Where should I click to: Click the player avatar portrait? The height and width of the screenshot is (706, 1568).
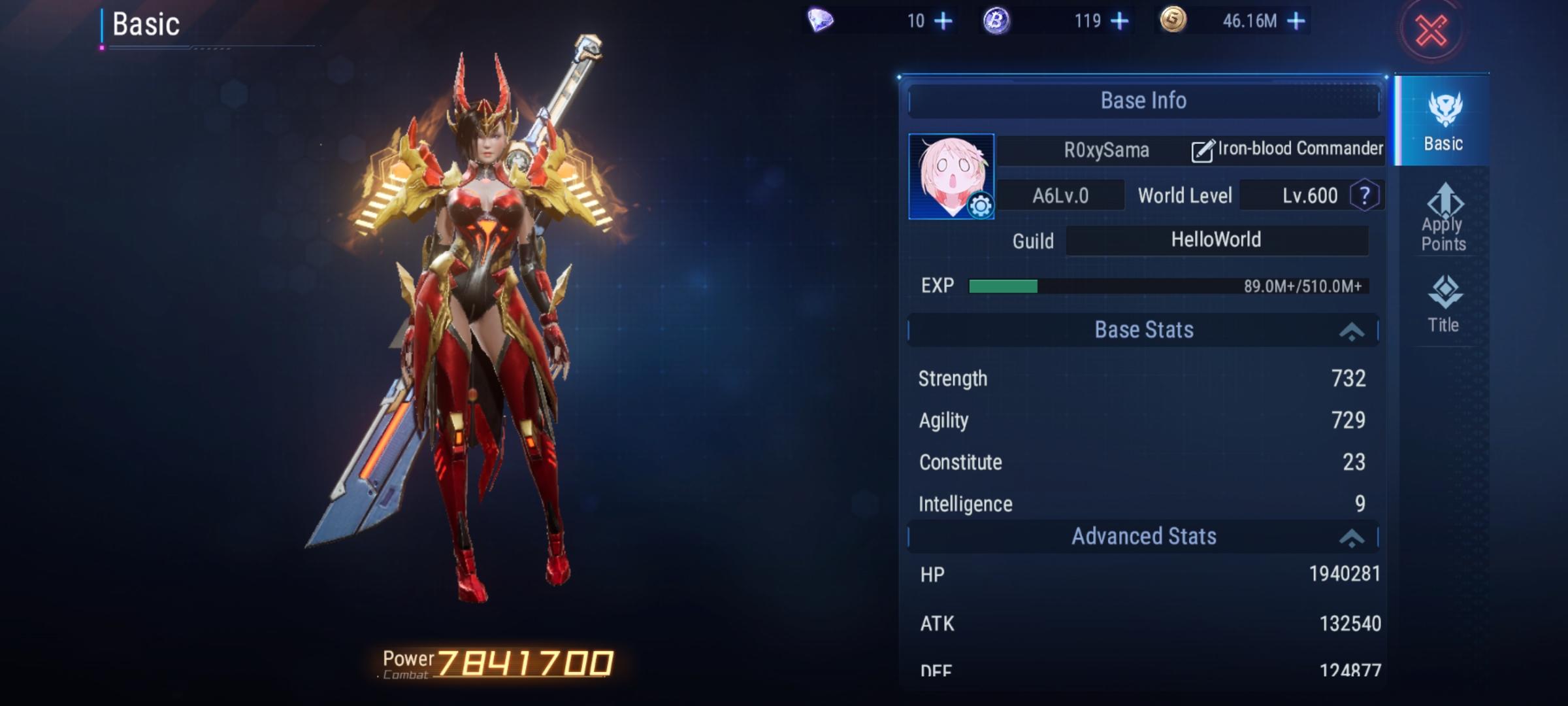(x=946, y=171)
